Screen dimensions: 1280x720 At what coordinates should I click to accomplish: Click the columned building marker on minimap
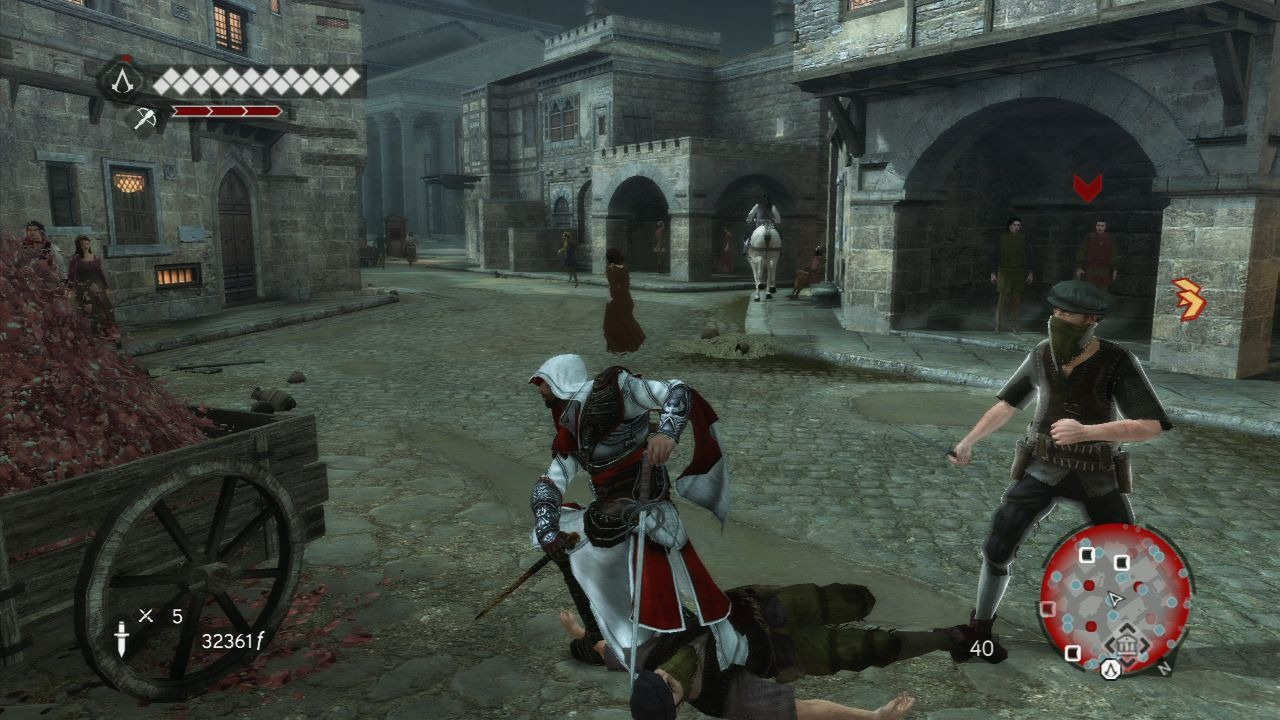(x=1126, y=649)
